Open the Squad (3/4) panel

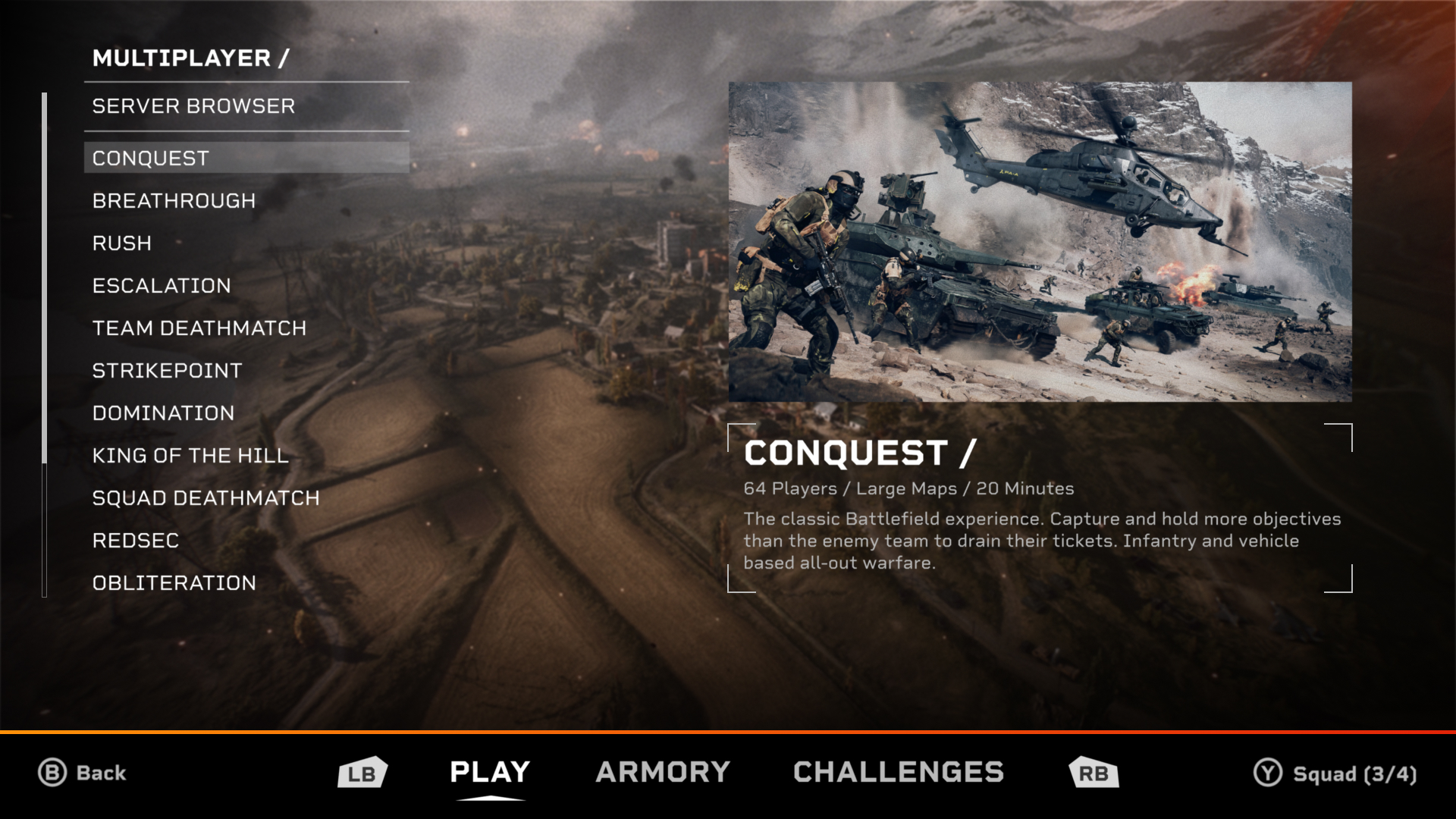click(1335, 773)
